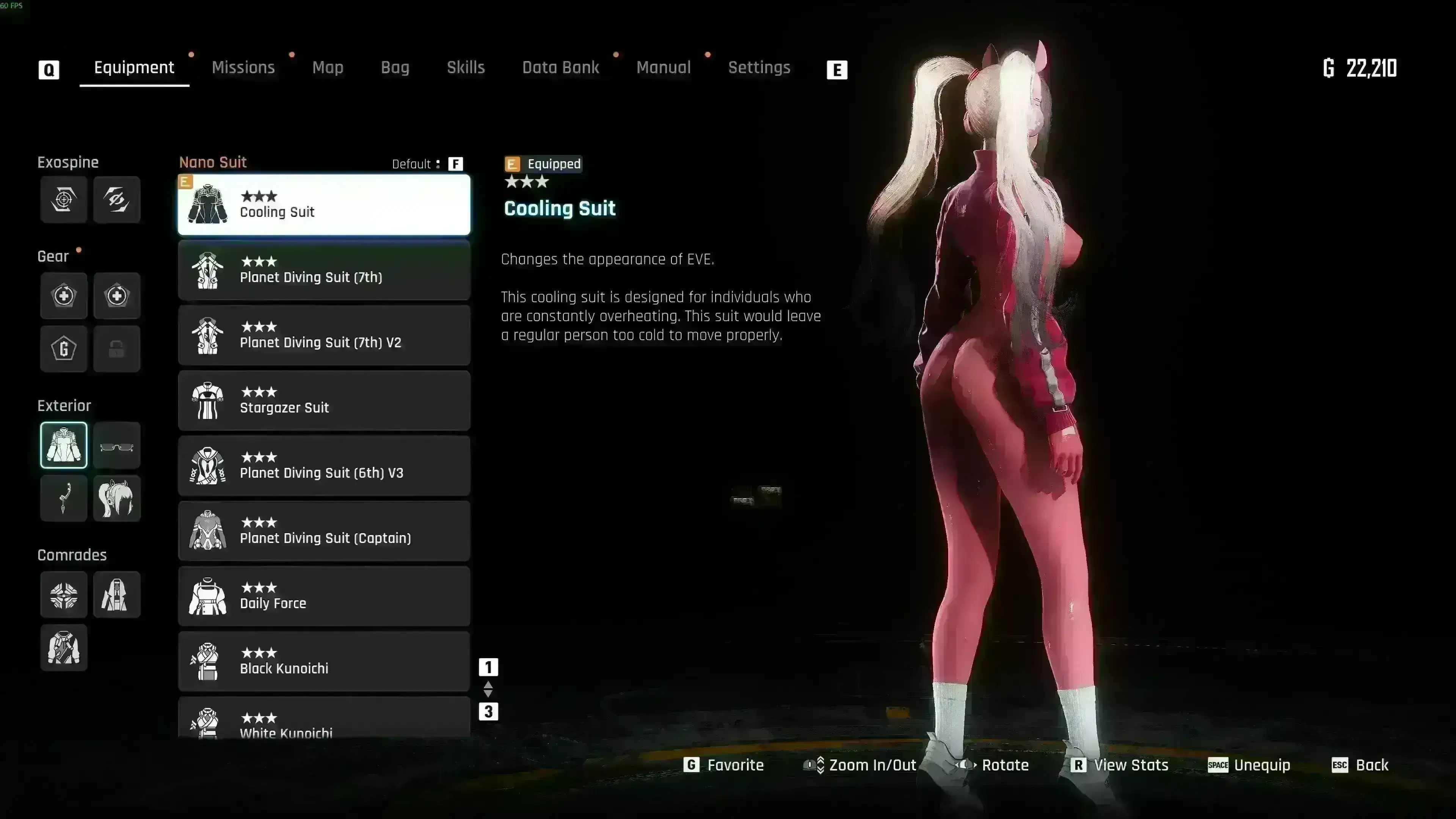Image resolution: width=1456 pixels, height=819 pixels.
Task: Select the Planet Diving Suit (7th) V2 row
Action: click(x=324, y=335)
